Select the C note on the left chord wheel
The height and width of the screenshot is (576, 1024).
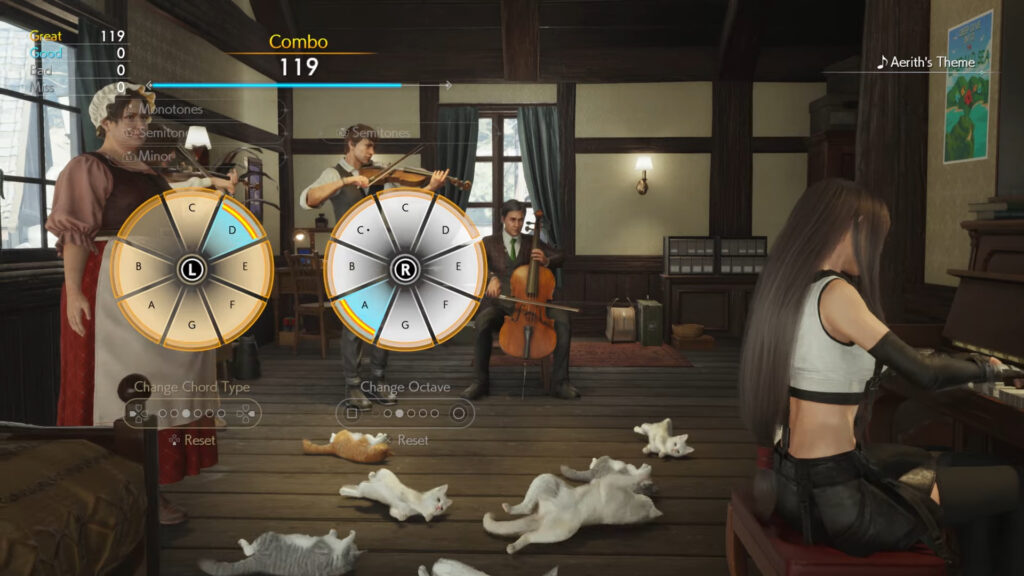click(x=191, y=210)
